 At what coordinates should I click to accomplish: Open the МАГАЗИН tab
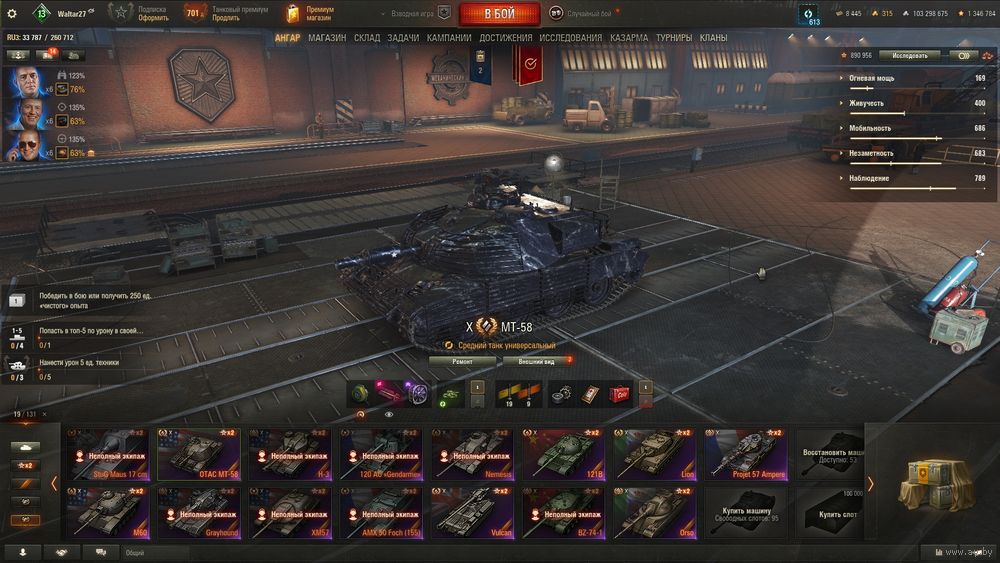327,38
